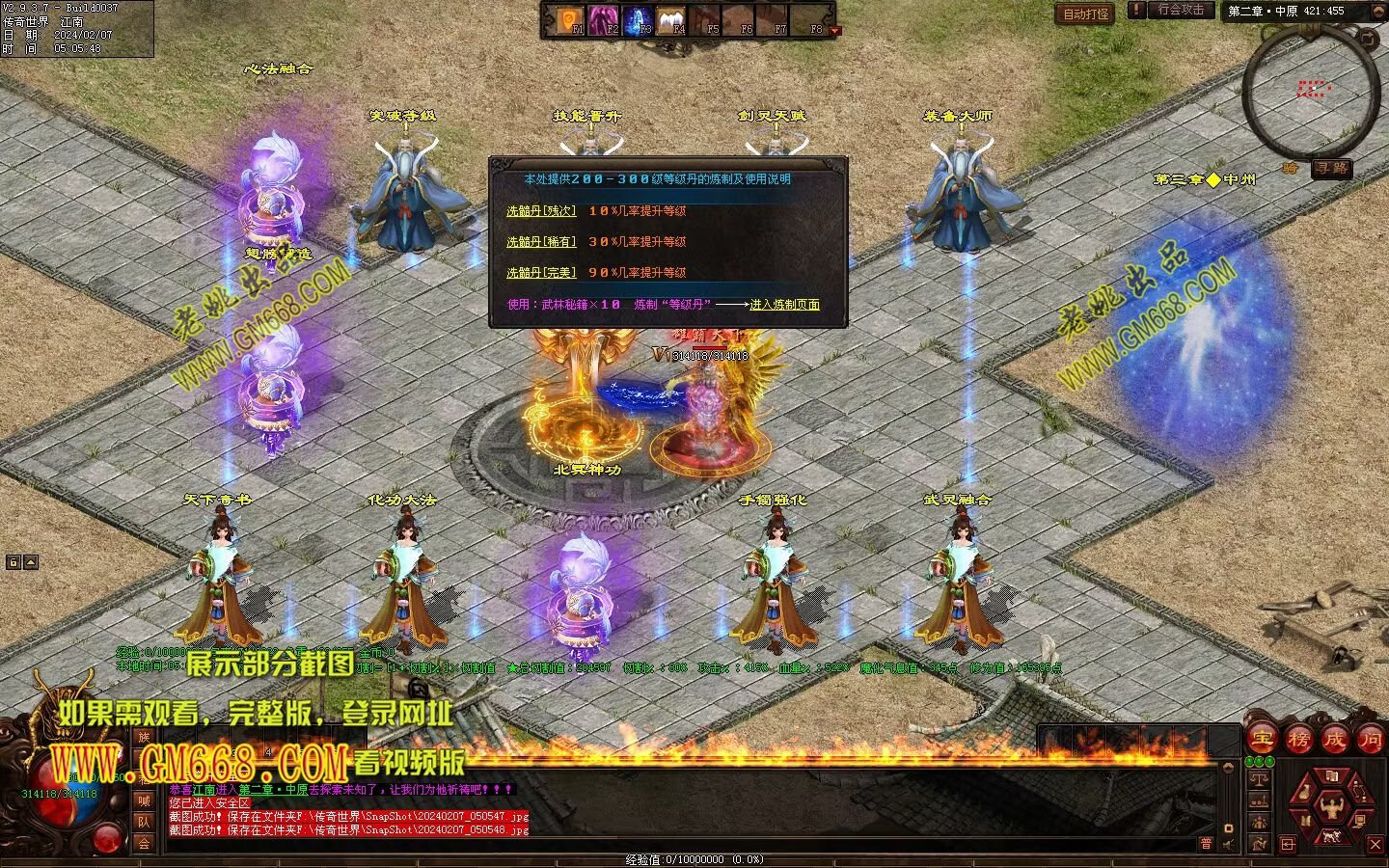Collapse the minimap with the arrow button

pos(1367,38)
